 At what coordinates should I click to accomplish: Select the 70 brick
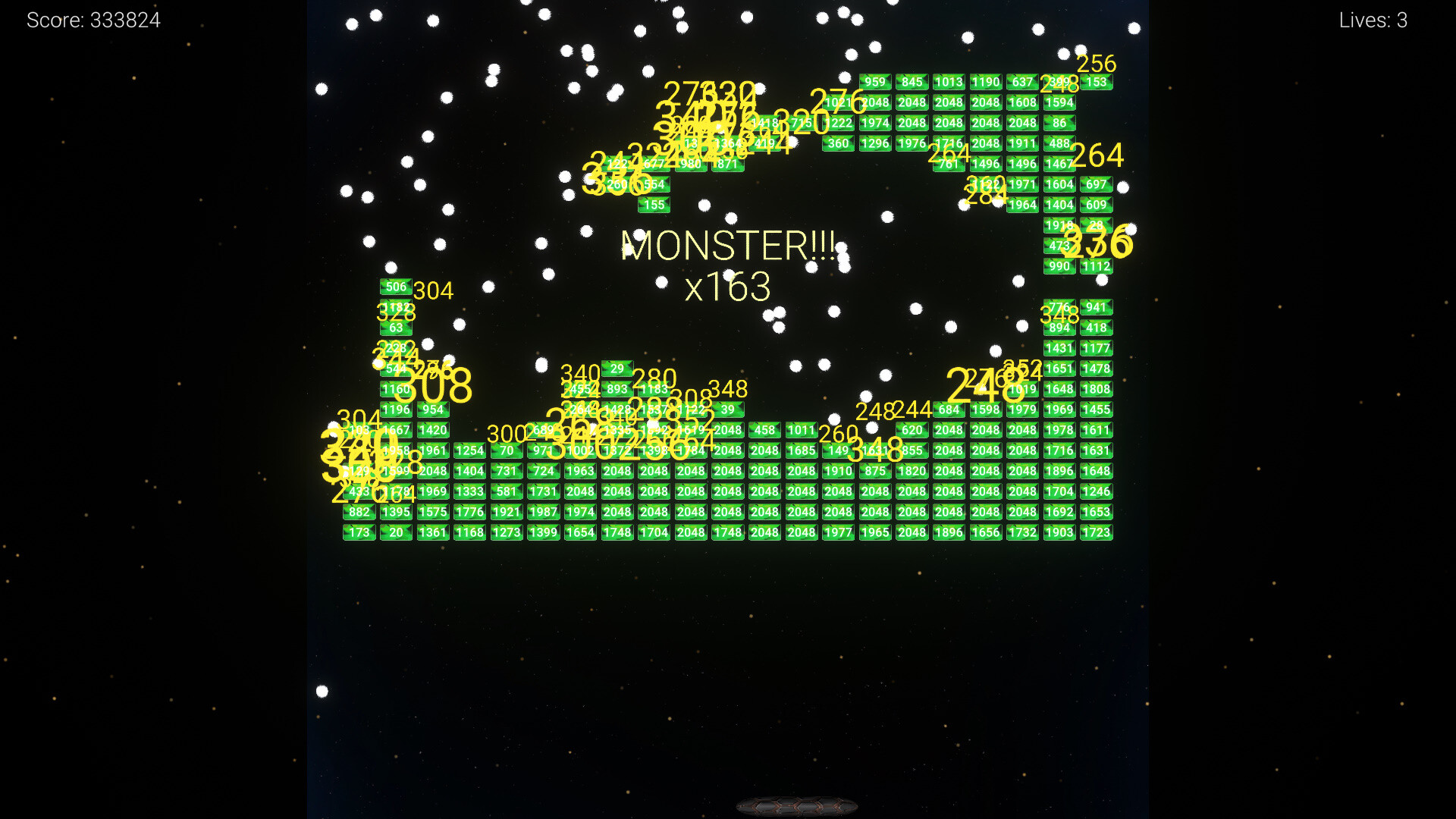(507, 450)
